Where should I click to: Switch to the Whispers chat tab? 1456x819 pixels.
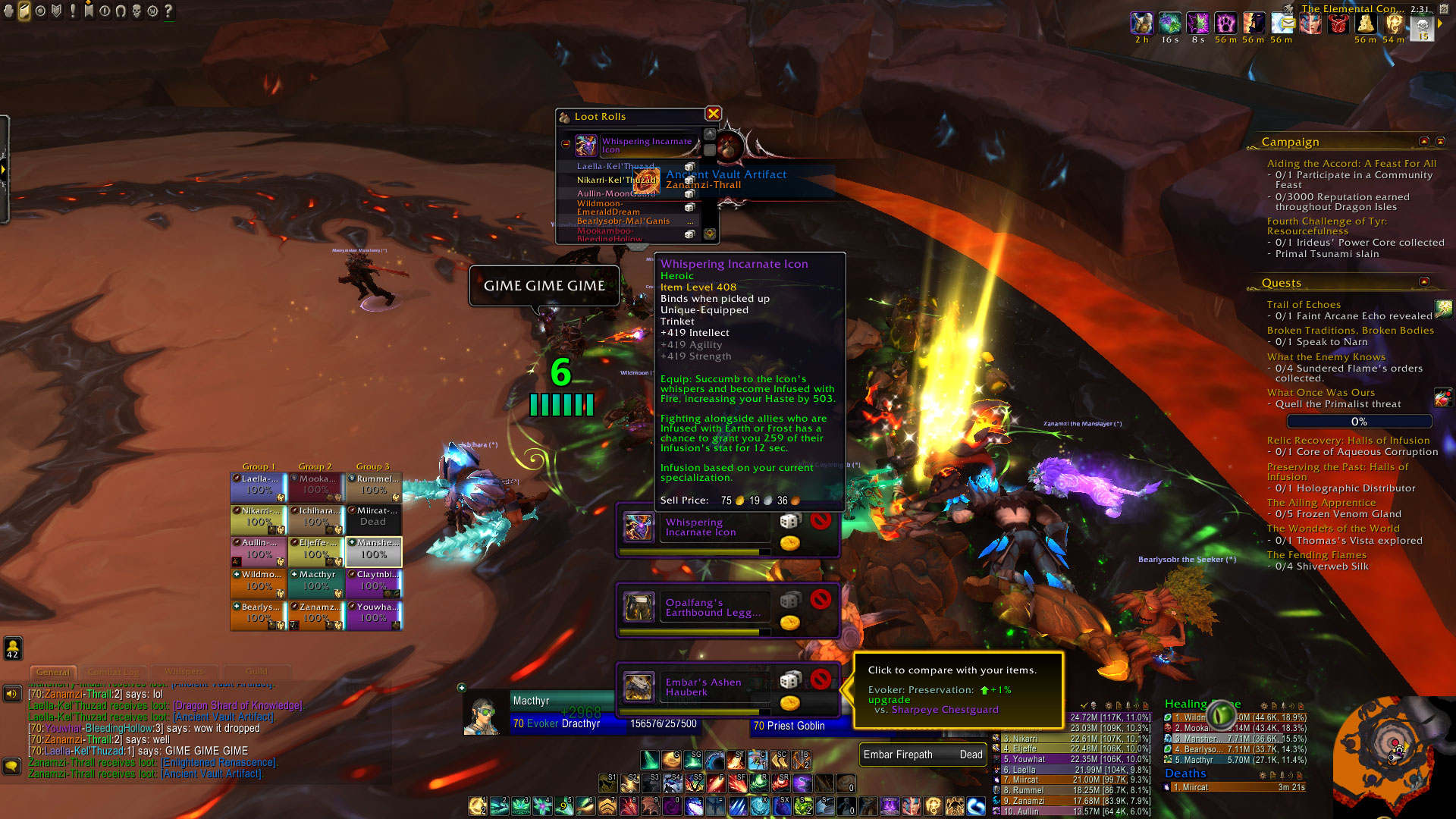[x=184, y=672]
